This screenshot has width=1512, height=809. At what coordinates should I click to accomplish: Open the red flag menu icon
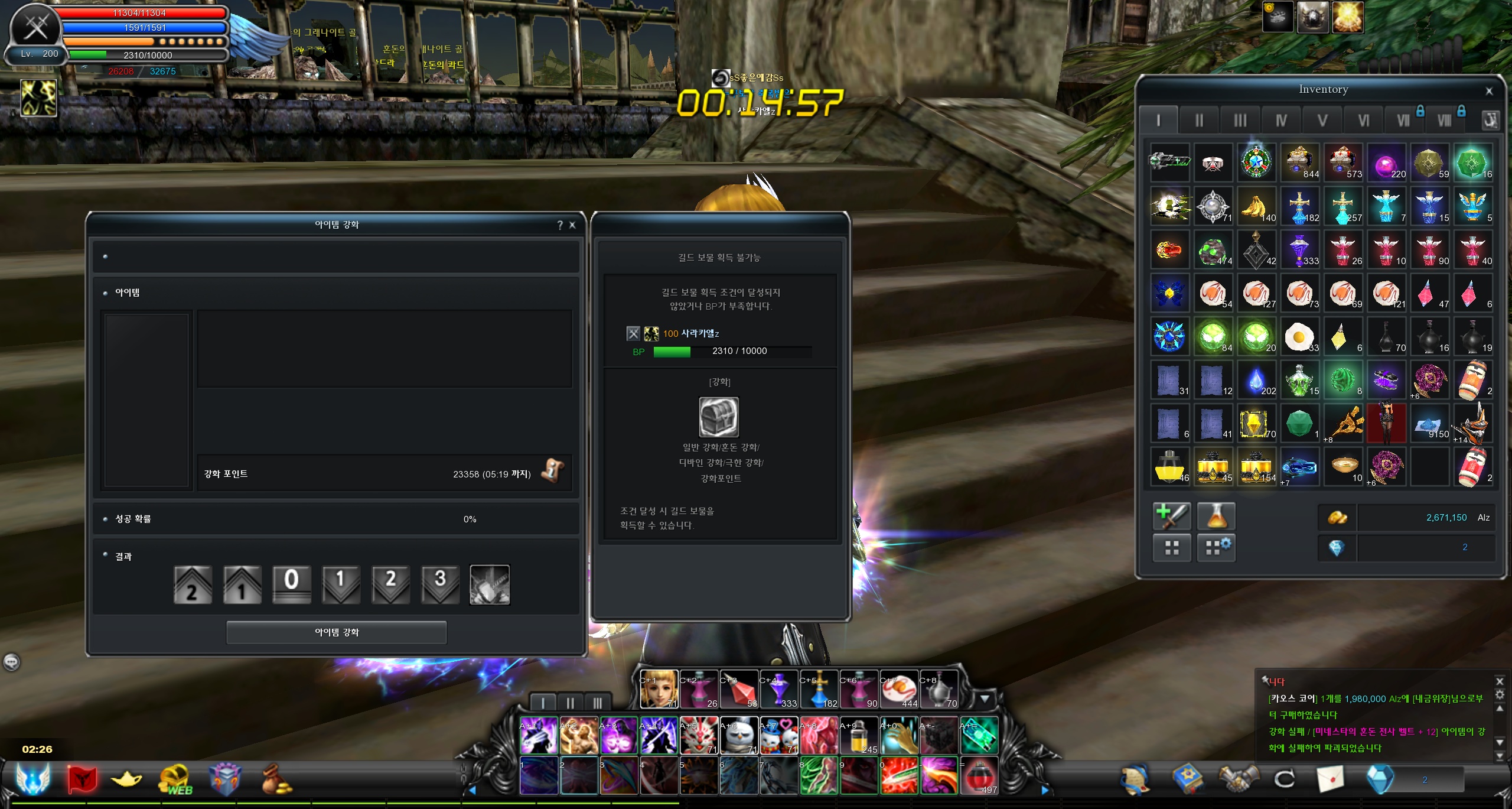(82, 779)
